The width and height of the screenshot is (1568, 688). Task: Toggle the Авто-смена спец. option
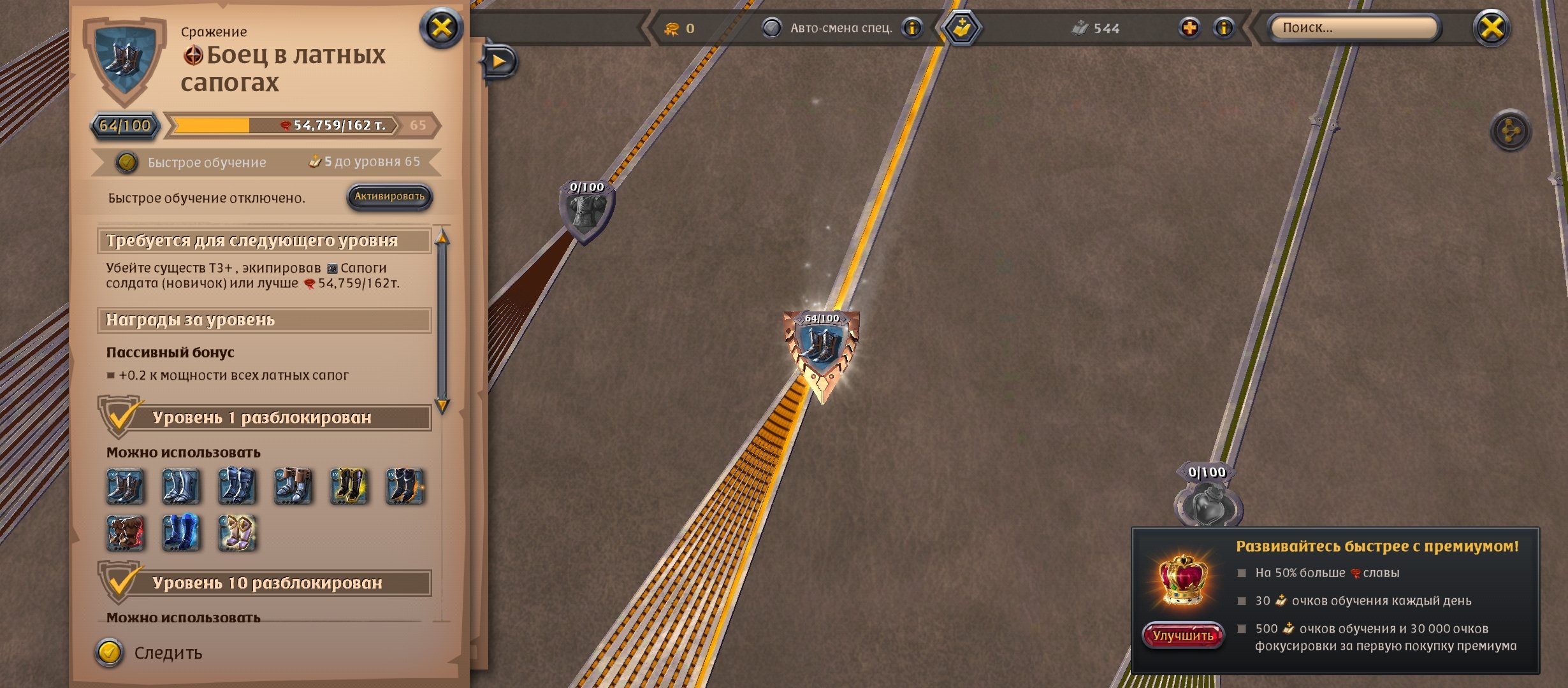coord(772,28)
